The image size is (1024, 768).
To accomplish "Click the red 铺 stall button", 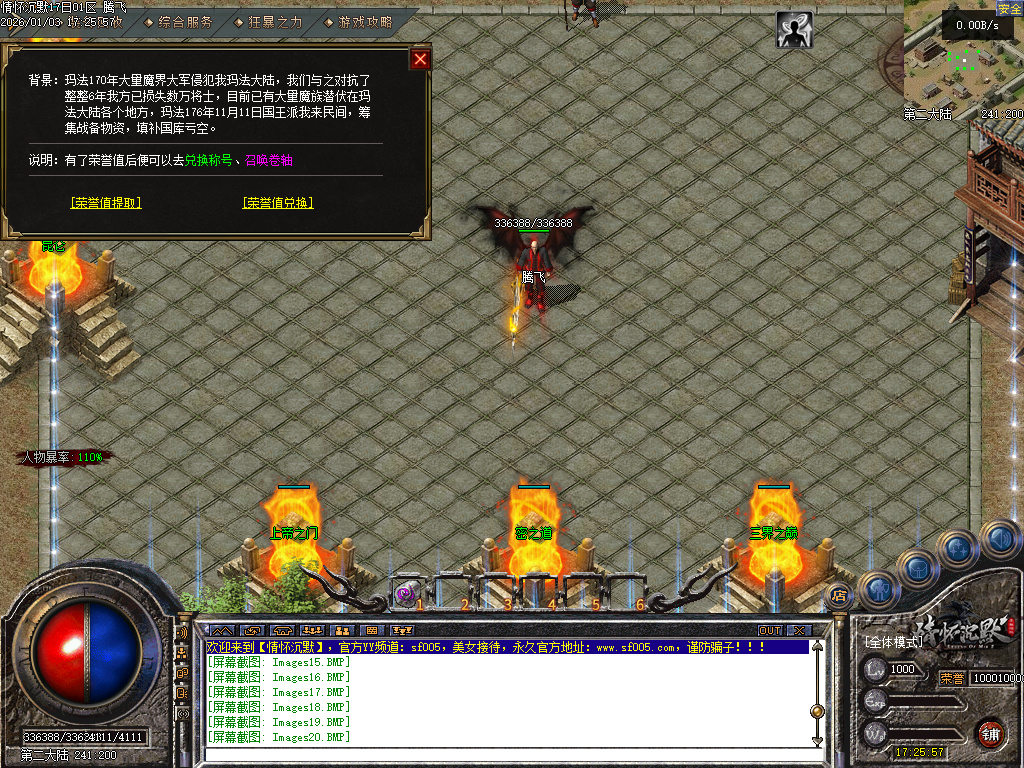I will coord(990,733).
